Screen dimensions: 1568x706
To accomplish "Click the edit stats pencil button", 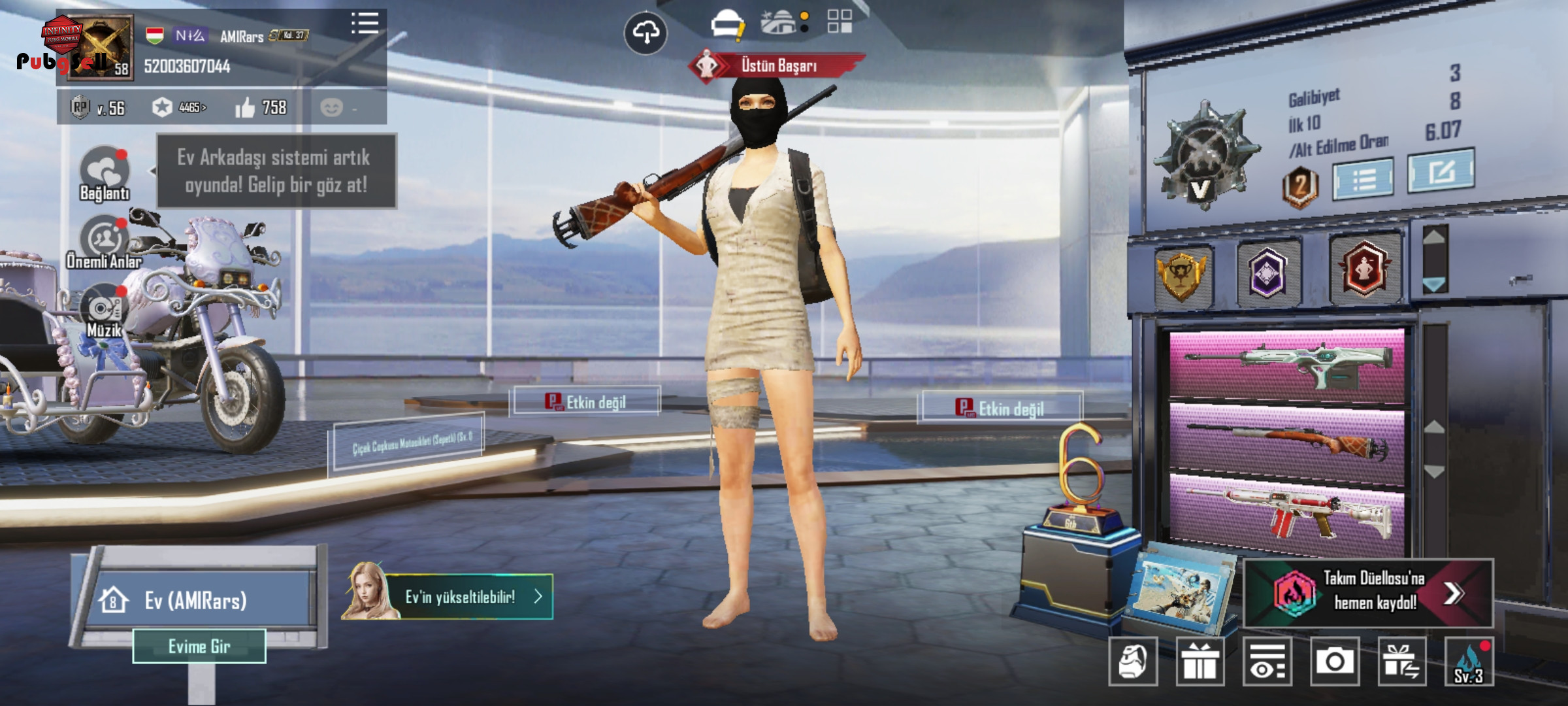I will pos(1440,171).
